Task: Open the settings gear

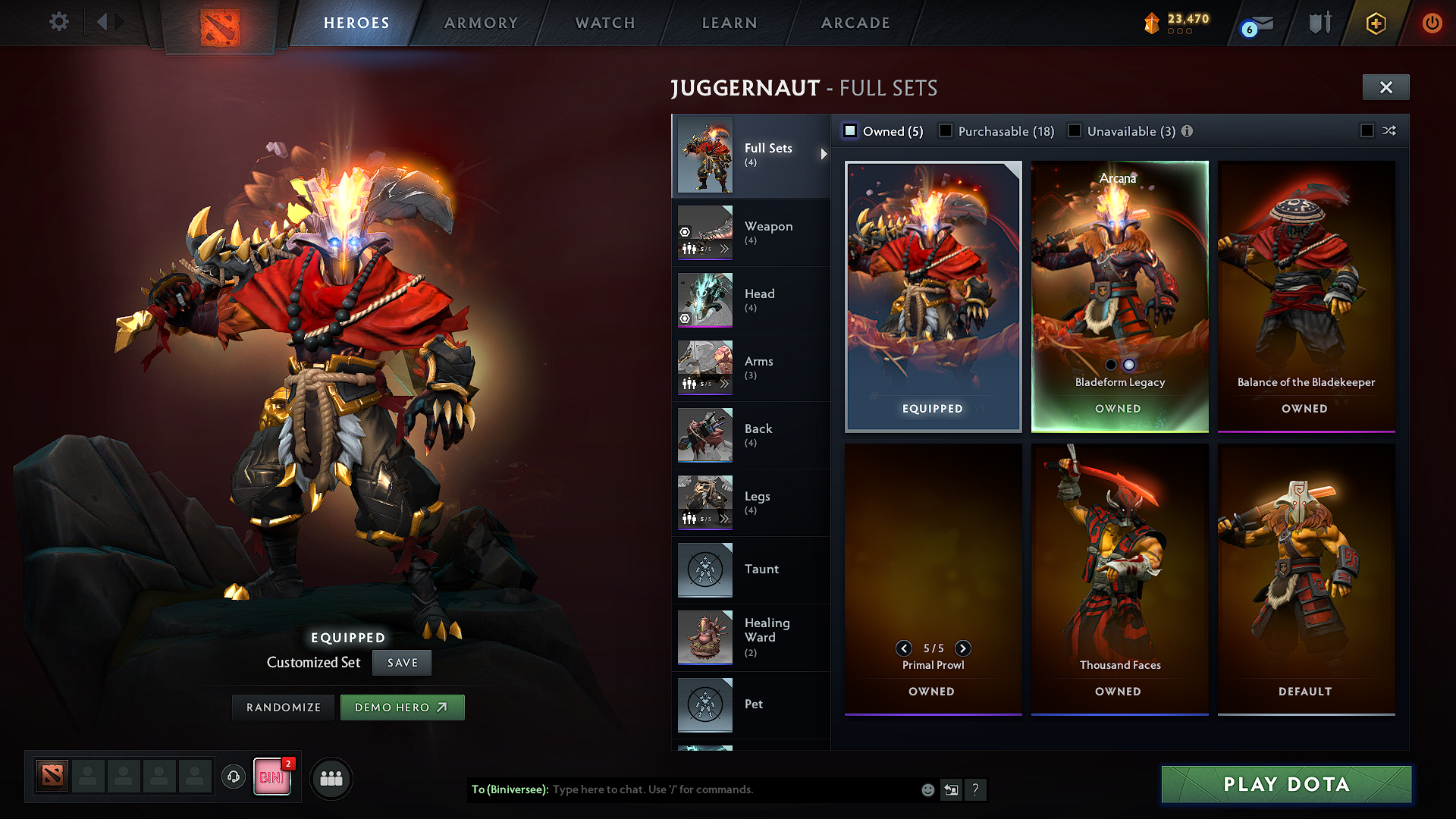Action: pos(59,22)
